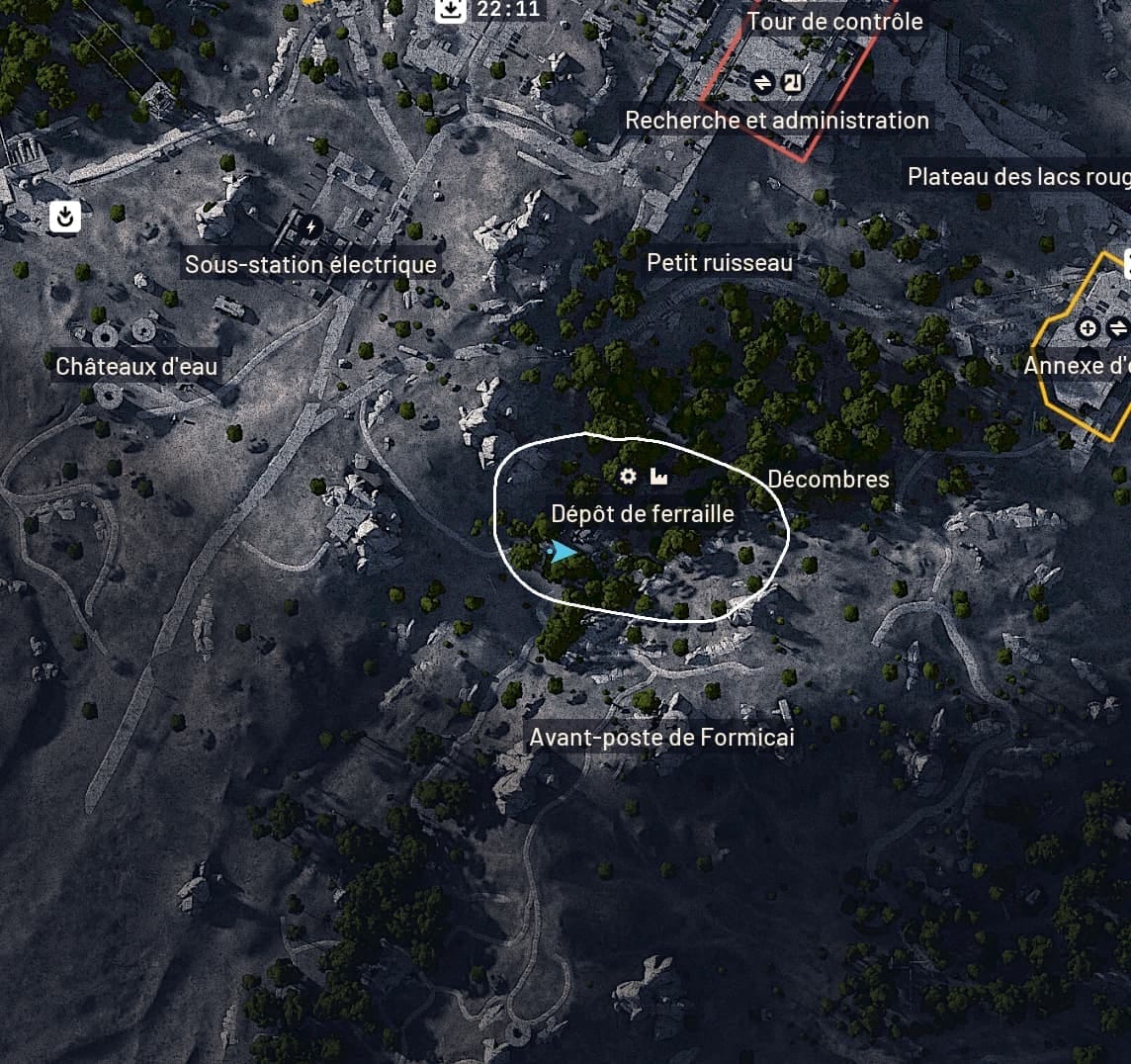Click the Recherche et administration label

777,121
